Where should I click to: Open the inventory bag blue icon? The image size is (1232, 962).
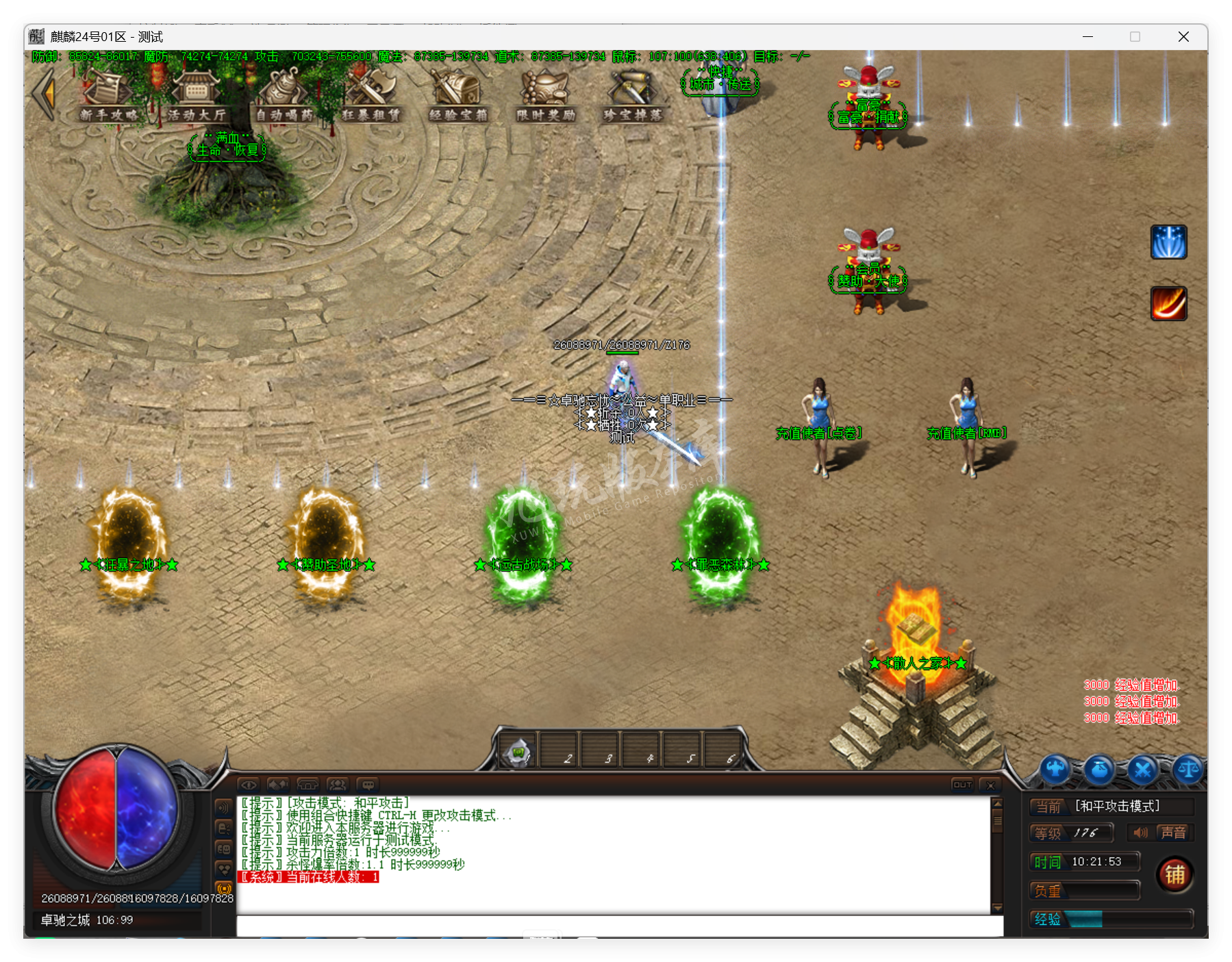click(x=1098, y=770)
